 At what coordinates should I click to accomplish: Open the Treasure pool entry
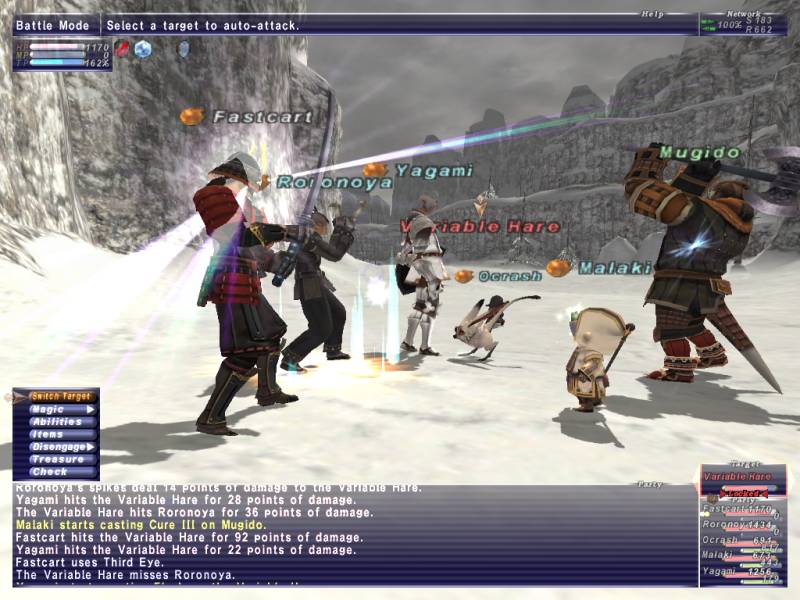pos(56,459)
